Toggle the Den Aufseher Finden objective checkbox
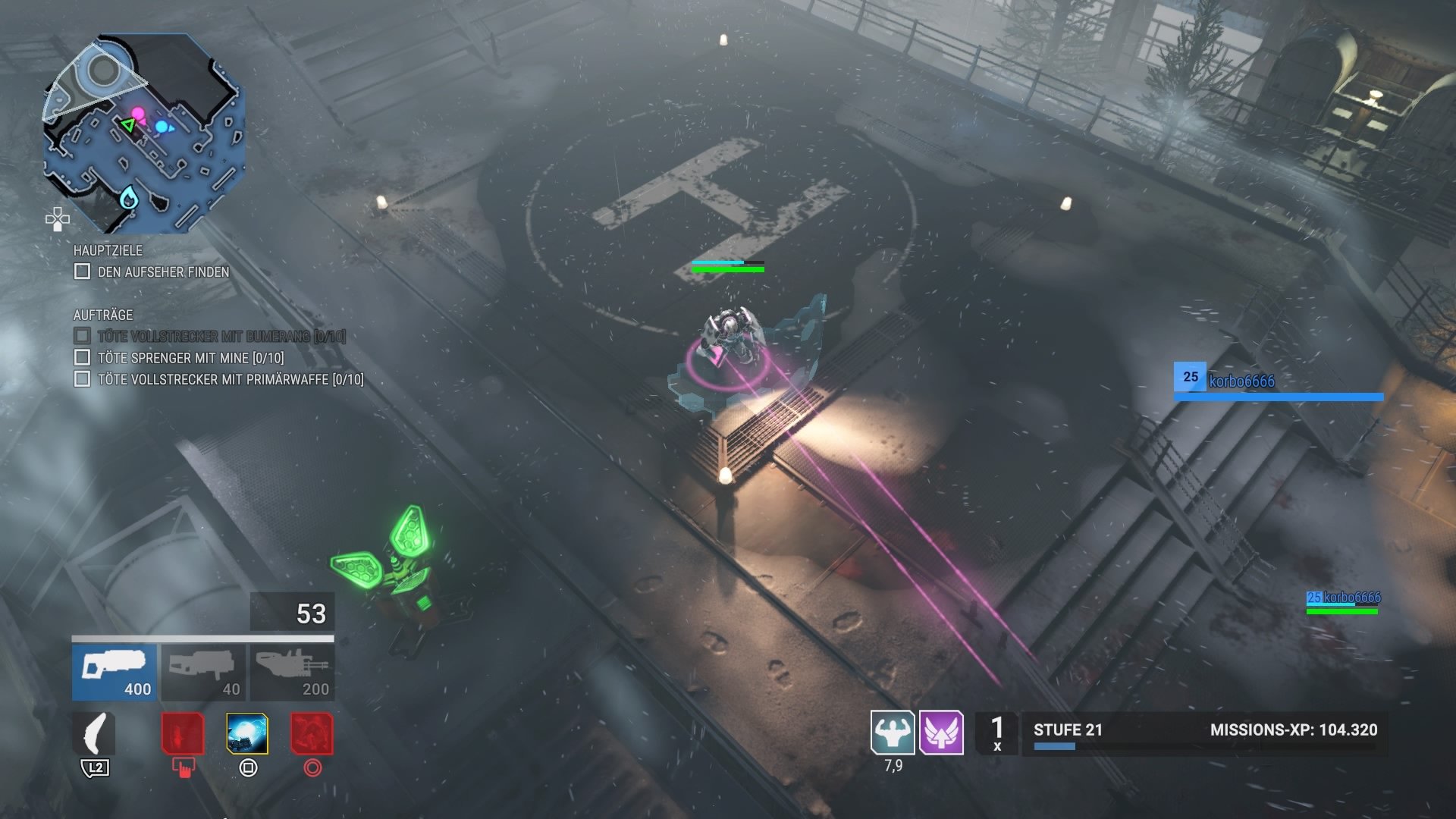1456x819 pixels. [x=82, y=271]
